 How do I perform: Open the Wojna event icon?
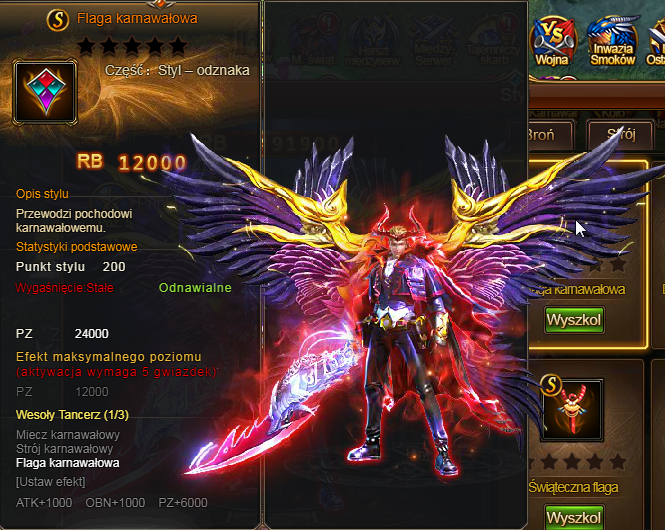(x=551, y=38)
